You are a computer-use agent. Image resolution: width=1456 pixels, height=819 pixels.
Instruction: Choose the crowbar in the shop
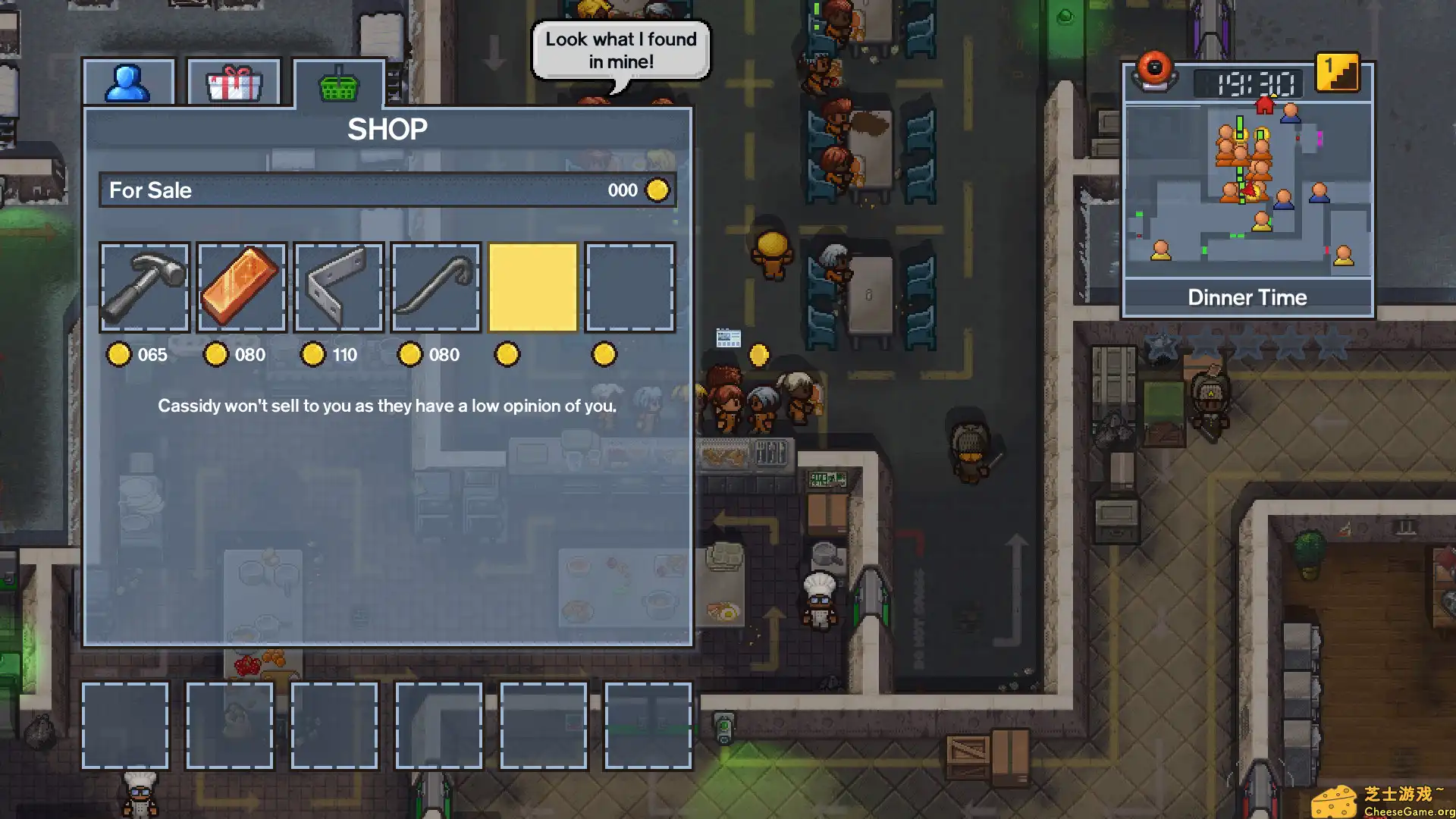[x=435, y=287]
